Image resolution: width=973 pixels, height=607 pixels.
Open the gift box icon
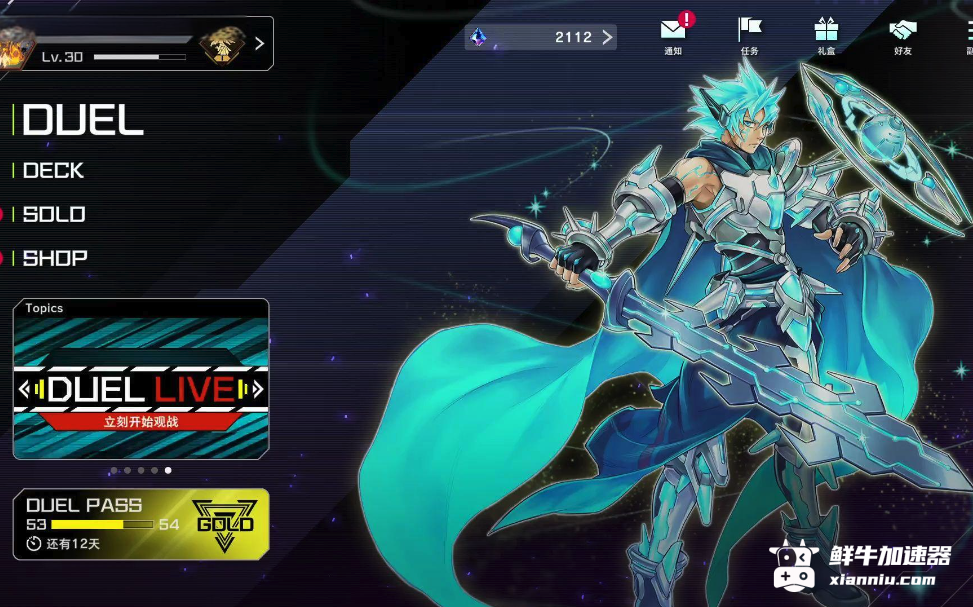point(826,32)
